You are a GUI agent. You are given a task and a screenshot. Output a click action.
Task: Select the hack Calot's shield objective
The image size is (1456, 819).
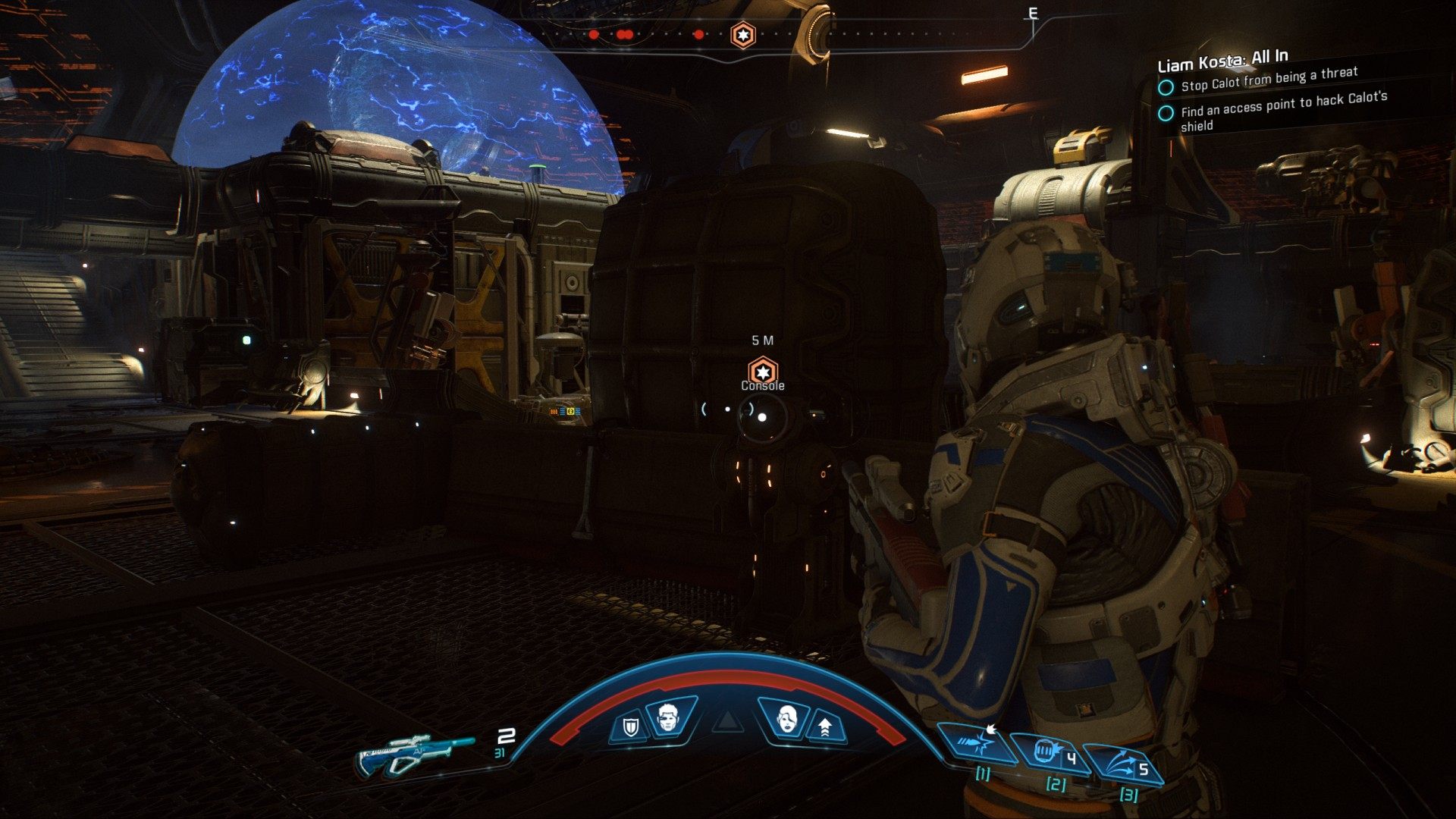pos(1283,111)
